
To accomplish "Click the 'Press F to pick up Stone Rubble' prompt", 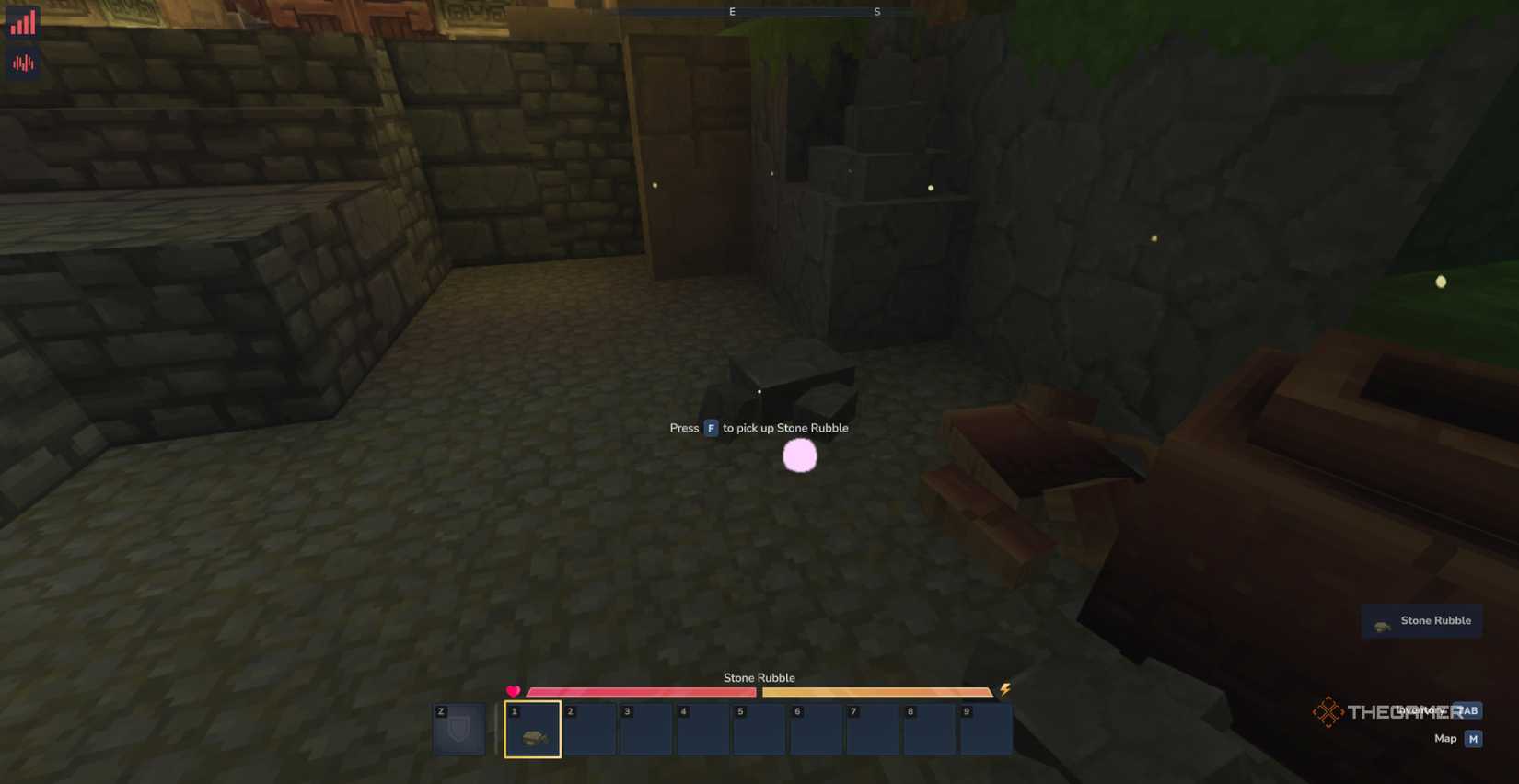I will [x=759, y=428].
